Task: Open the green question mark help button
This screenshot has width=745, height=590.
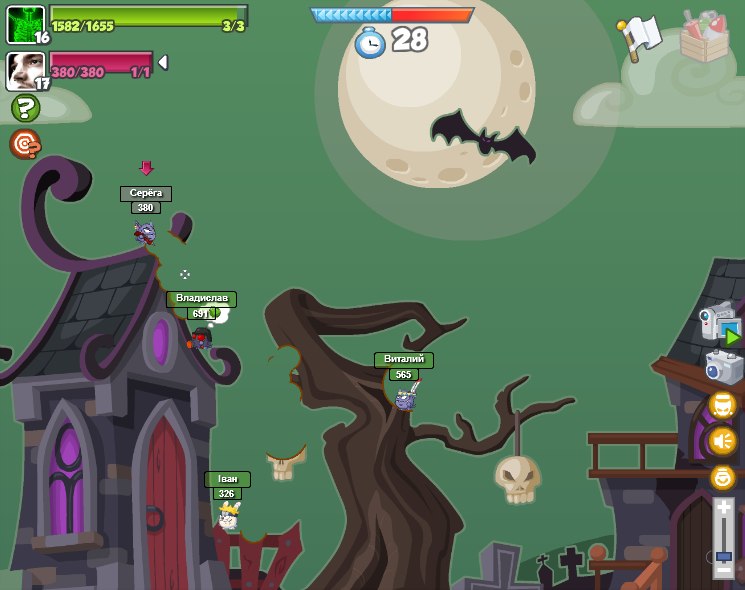Action: [x=25, y=108]
